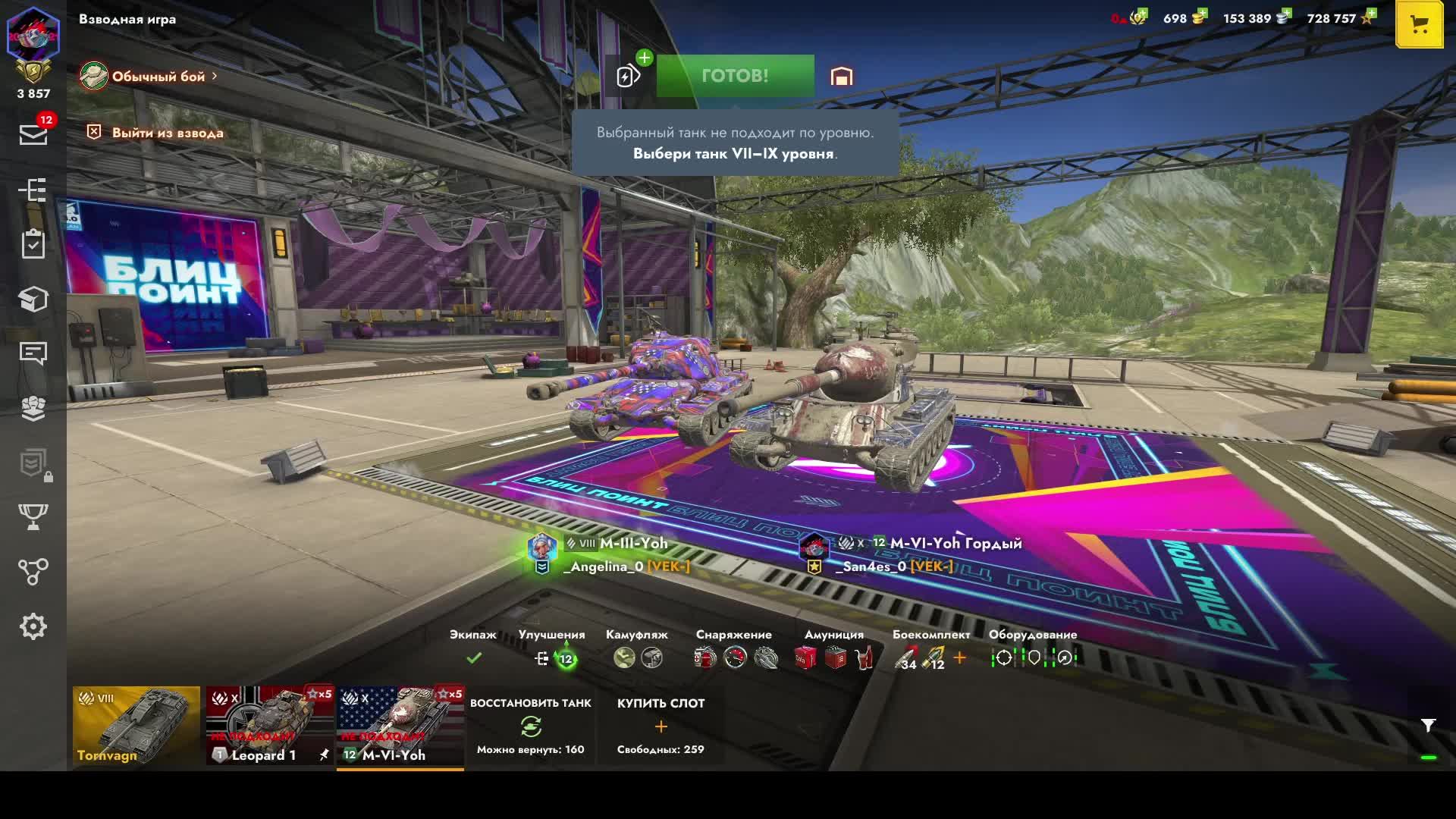Open Оборудование equipment slots

click(1033, 657)
